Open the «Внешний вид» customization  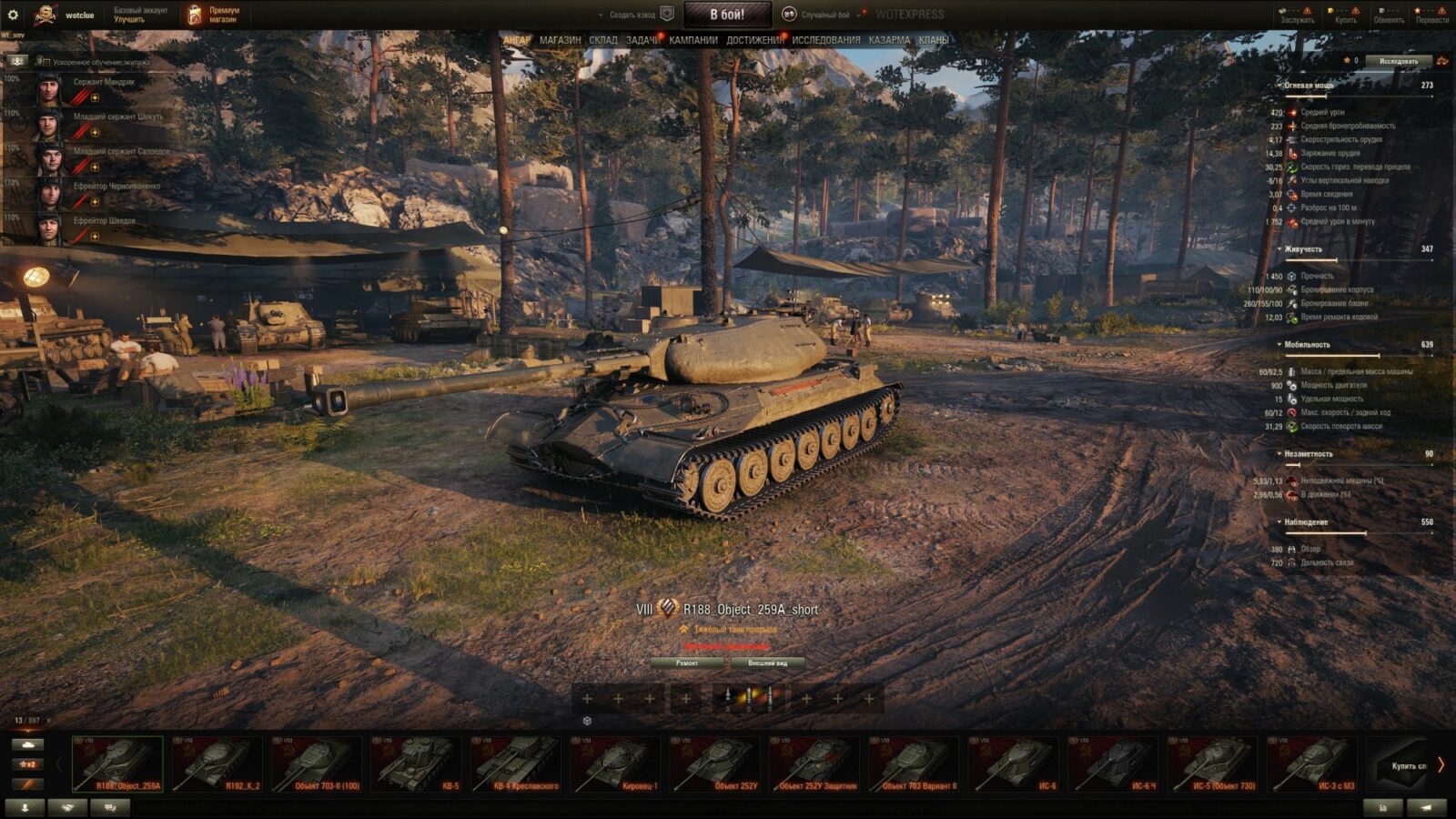(x=767, y=663)
